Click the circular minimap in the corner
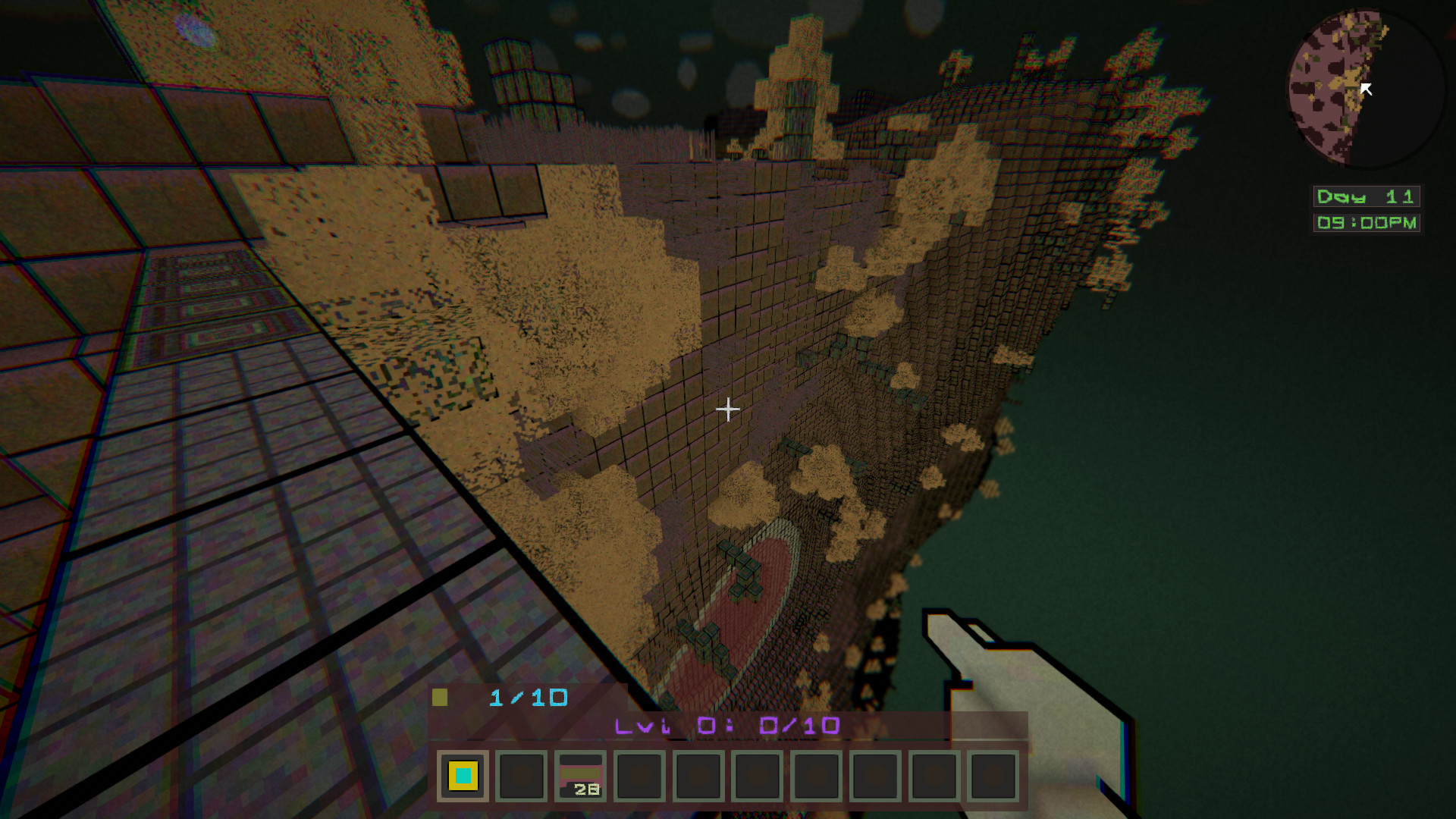Image resolution: width=1456 pixels, height=819 pixels. click(1363, 87)
